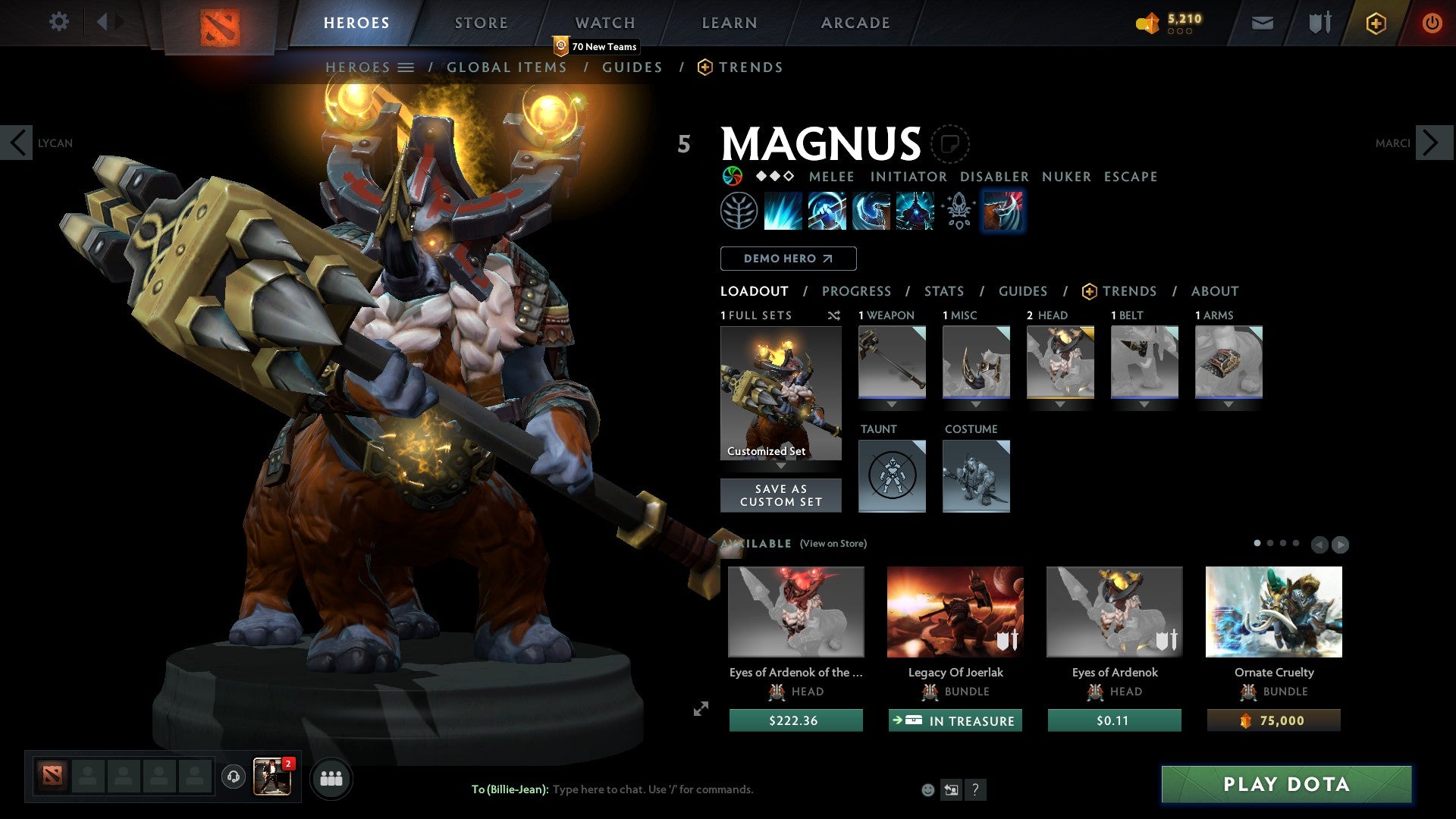The image size is (1456, 819).
Task: Open the settings gear icon
Action: 58,21
